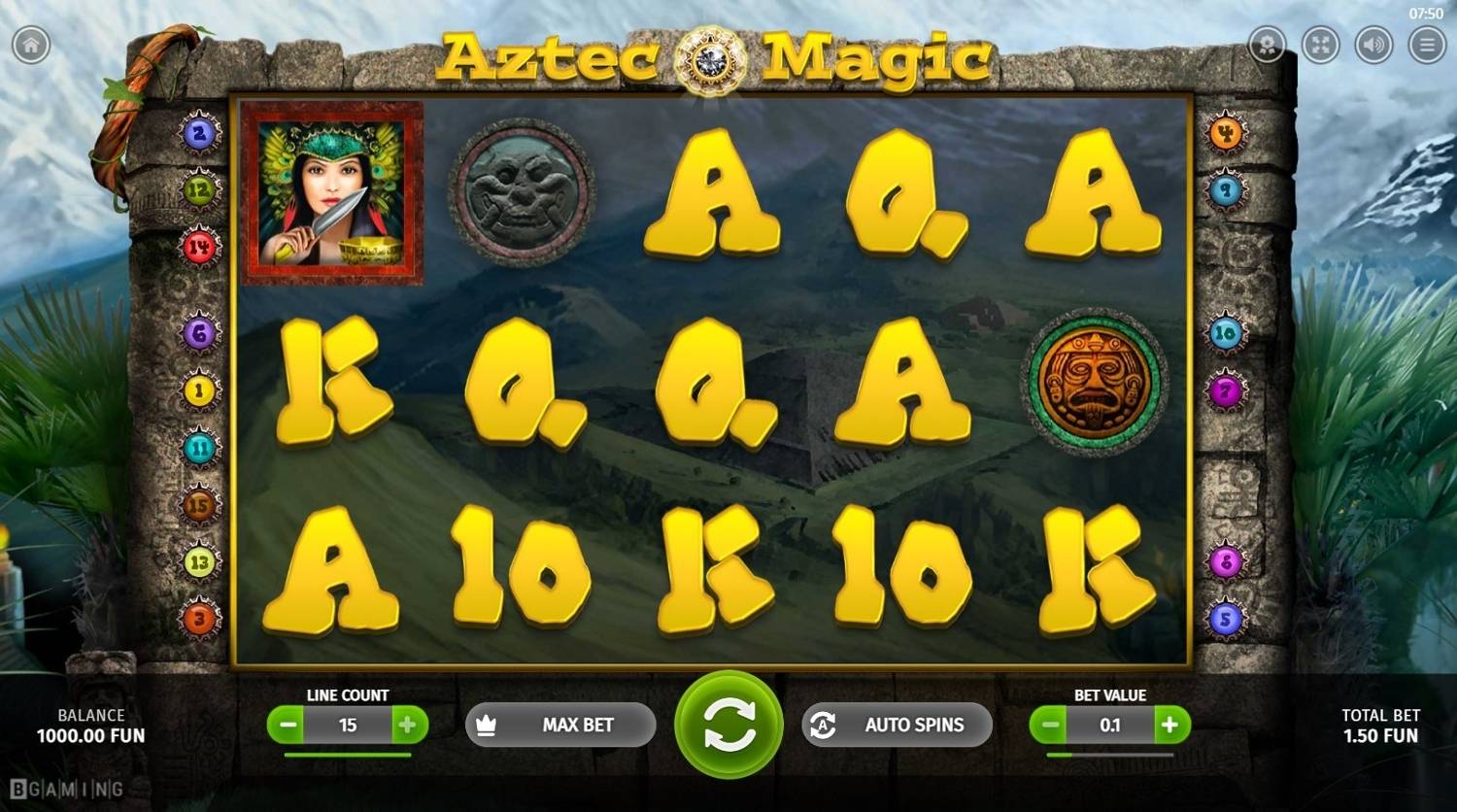Screen dimensions: 1457x812
Task: Click the home button in the top-left corner
Action: [33, 44]
